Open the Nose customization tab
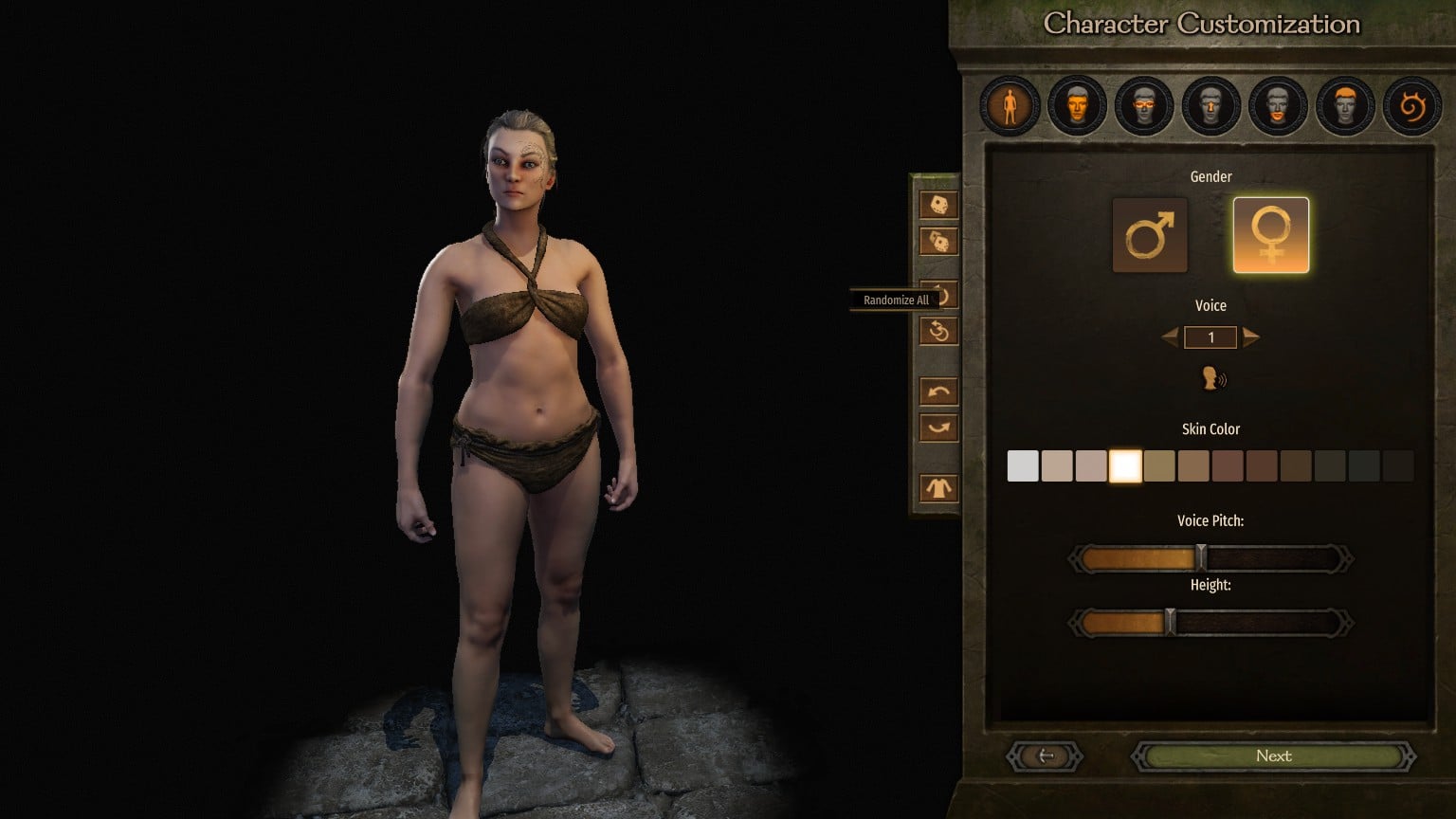The height and width of the screenshot is (819, 1456). point(1210,105)
